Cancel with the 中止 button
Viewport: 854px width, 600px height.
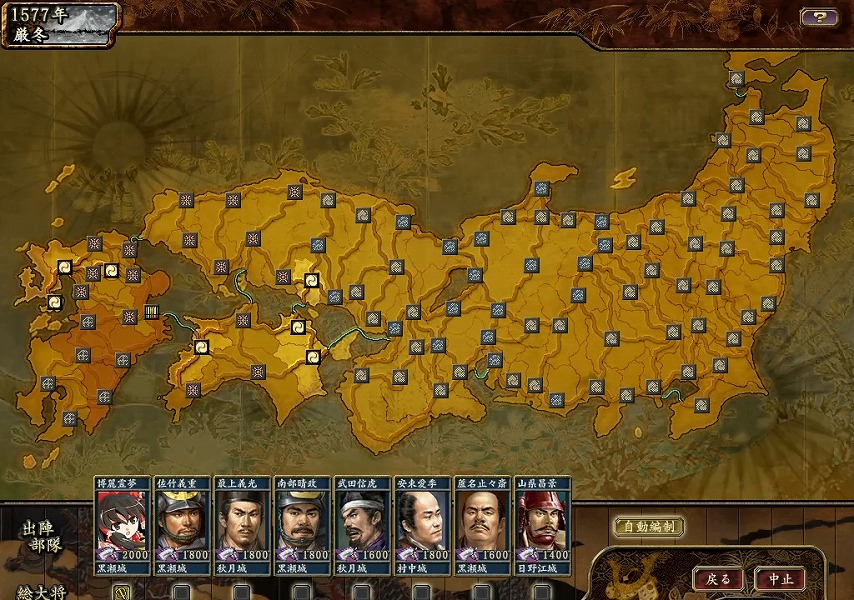click(x=780, y=578)
